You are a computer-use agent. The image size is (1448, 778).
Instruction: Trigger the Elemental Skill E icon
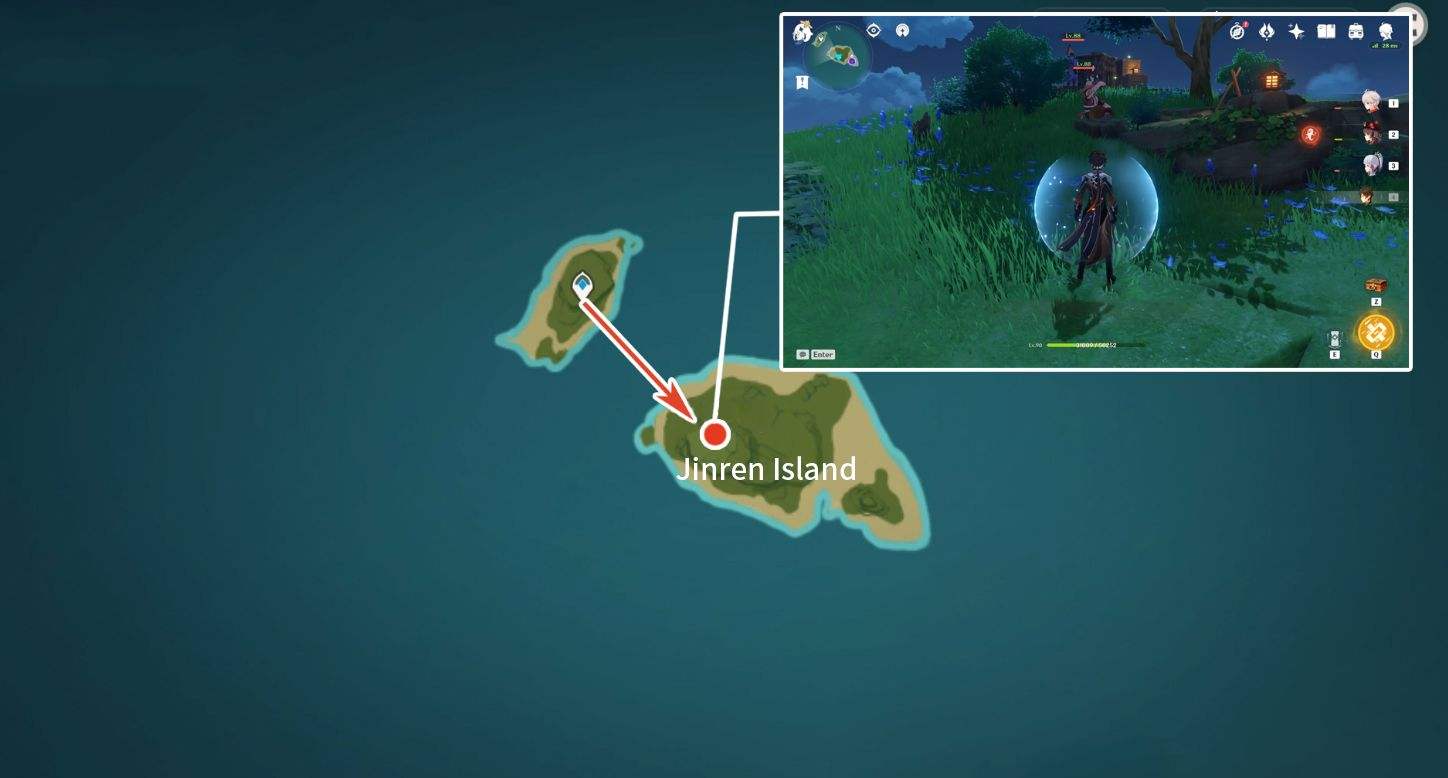pyautogui.click(x=1335, y=335)
